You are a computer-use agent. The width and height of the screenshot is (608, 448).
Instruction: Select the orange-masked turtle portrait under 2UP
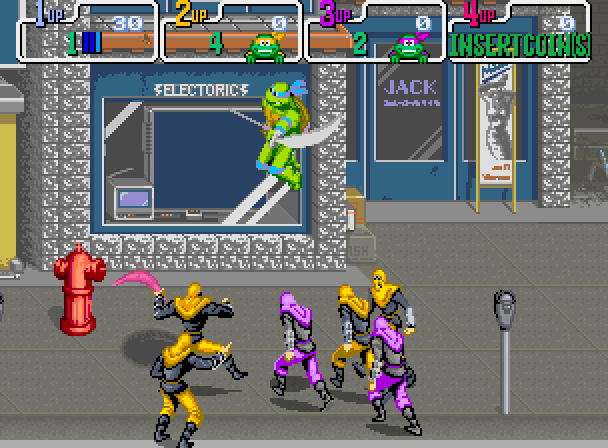point(262,47)
